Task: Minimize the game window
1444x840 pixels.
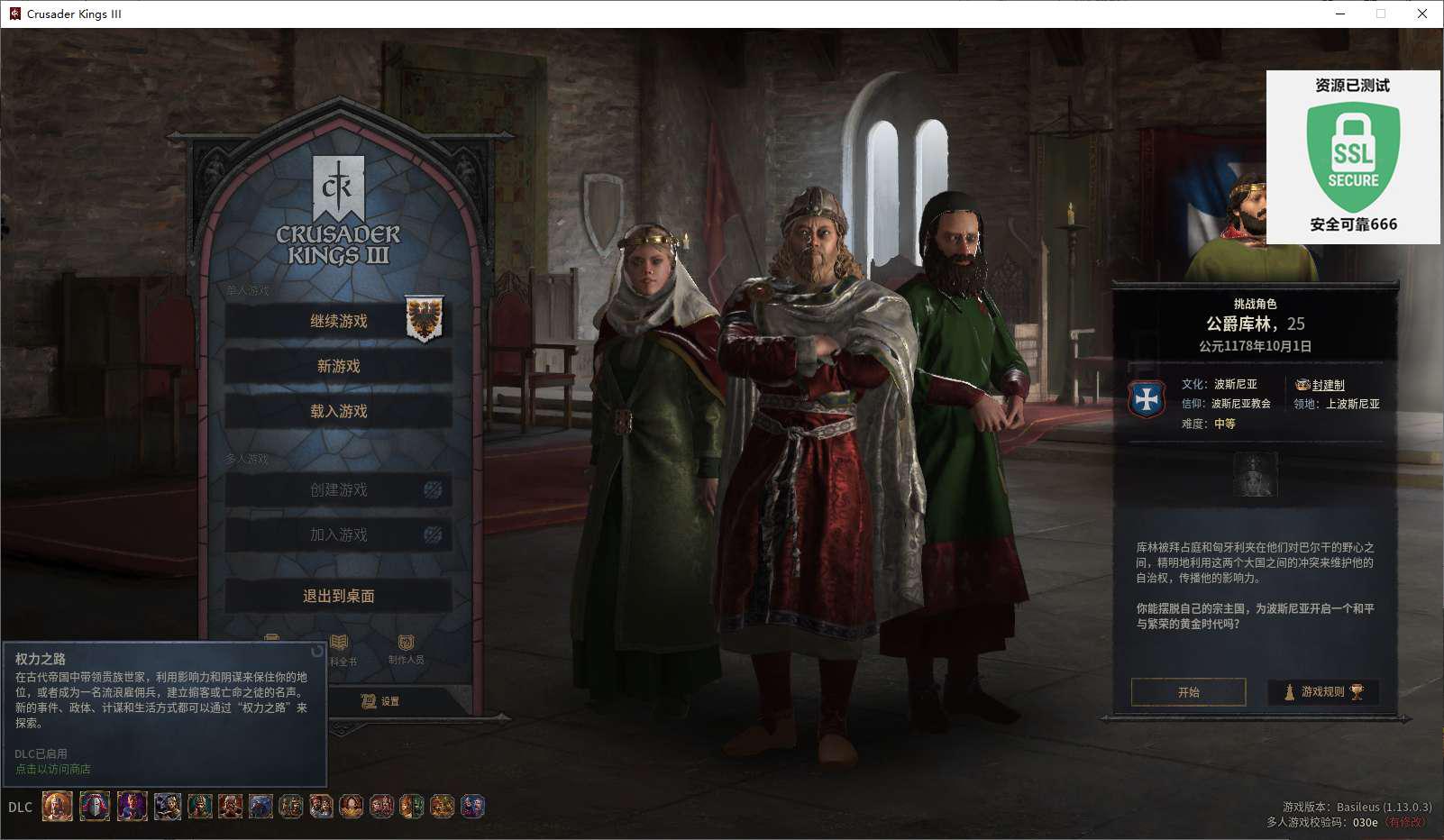Action: coord(1339,14)
